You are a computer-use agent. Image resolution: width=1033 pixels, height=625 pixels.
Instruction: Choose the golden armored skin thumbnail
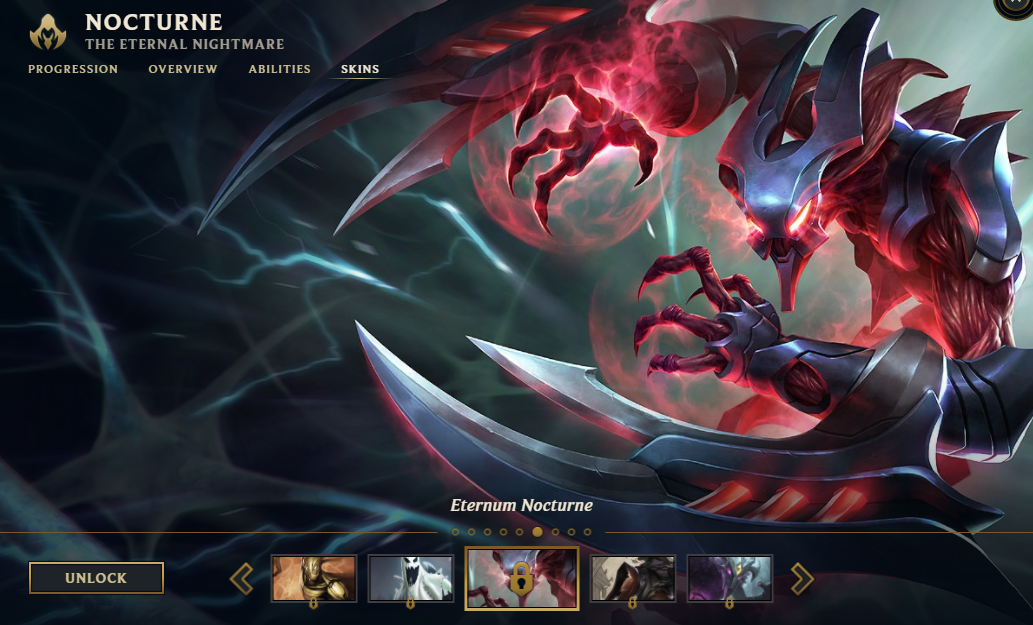314,578
